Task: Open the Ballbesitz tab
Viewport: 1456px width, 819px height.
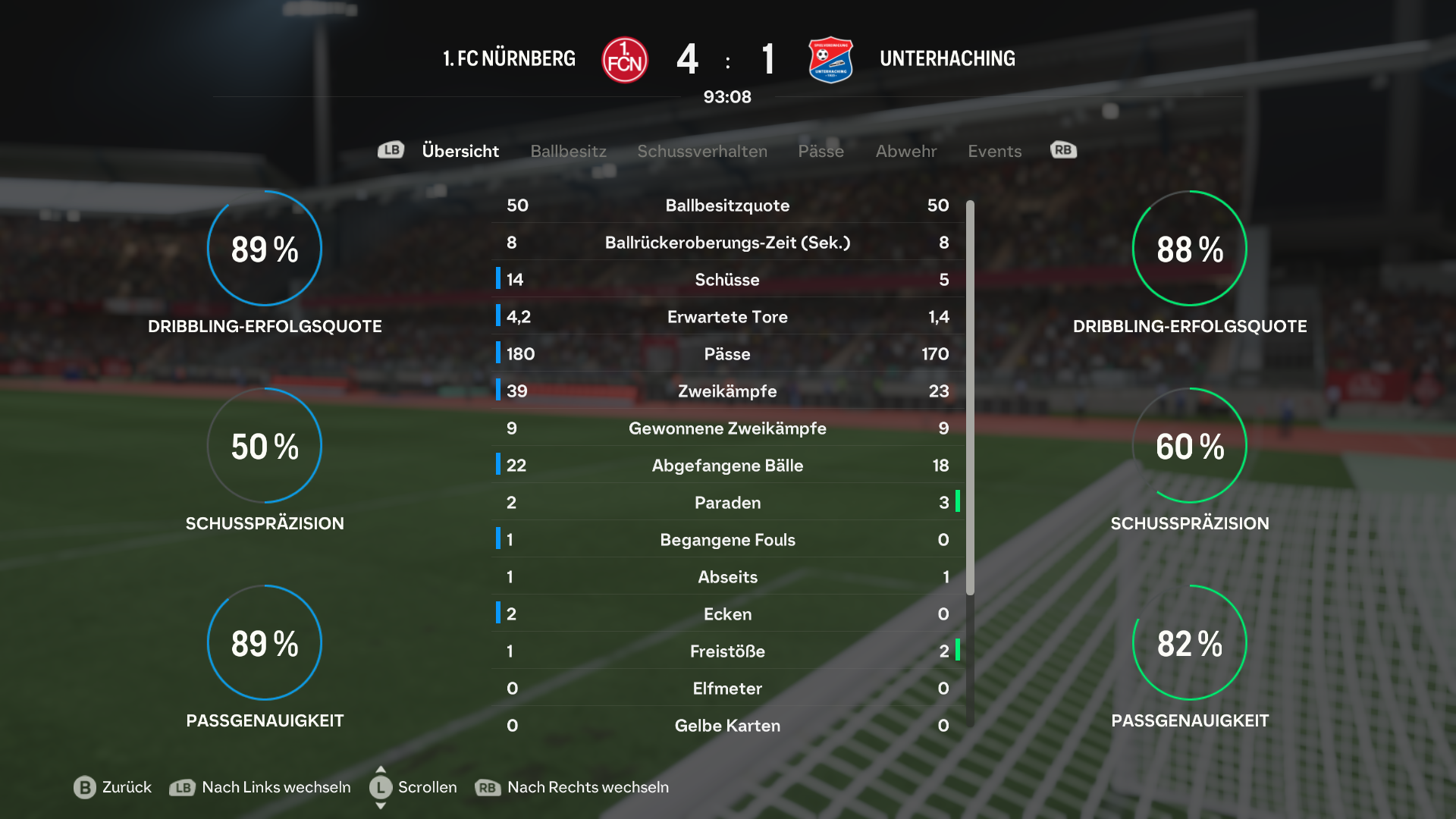Action: pyautogui.click(x=568, y=151)
